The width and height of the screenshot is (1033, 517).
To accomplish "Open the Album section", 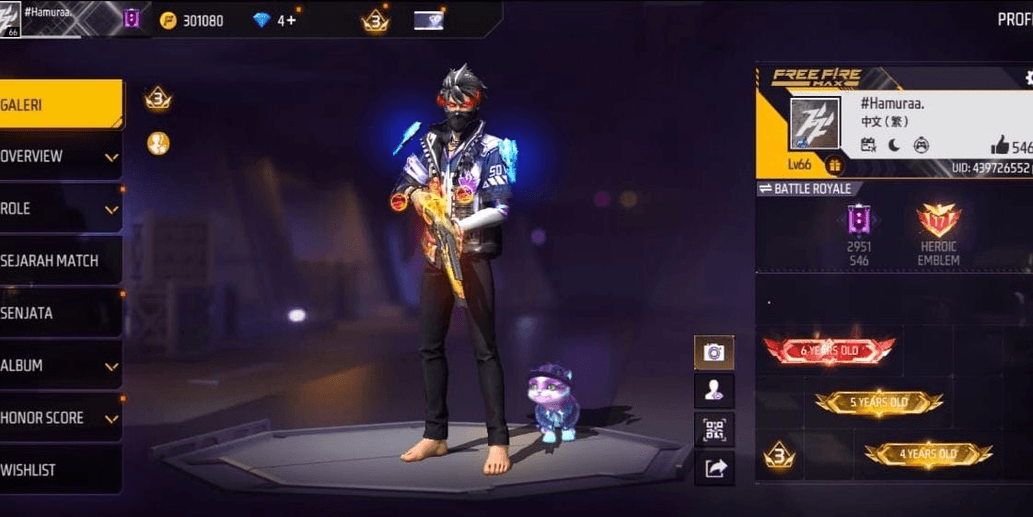I will click(x=60, y=366).
